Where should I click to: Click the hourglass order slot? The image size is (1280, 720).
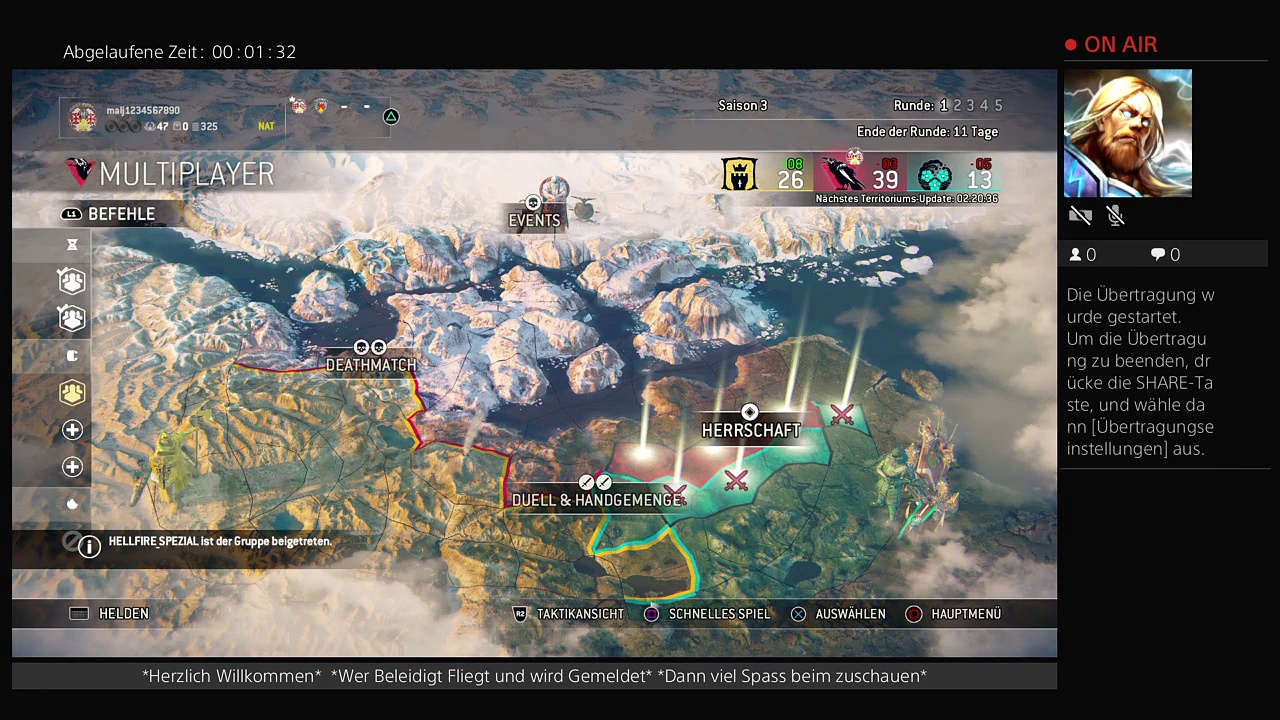72,245
